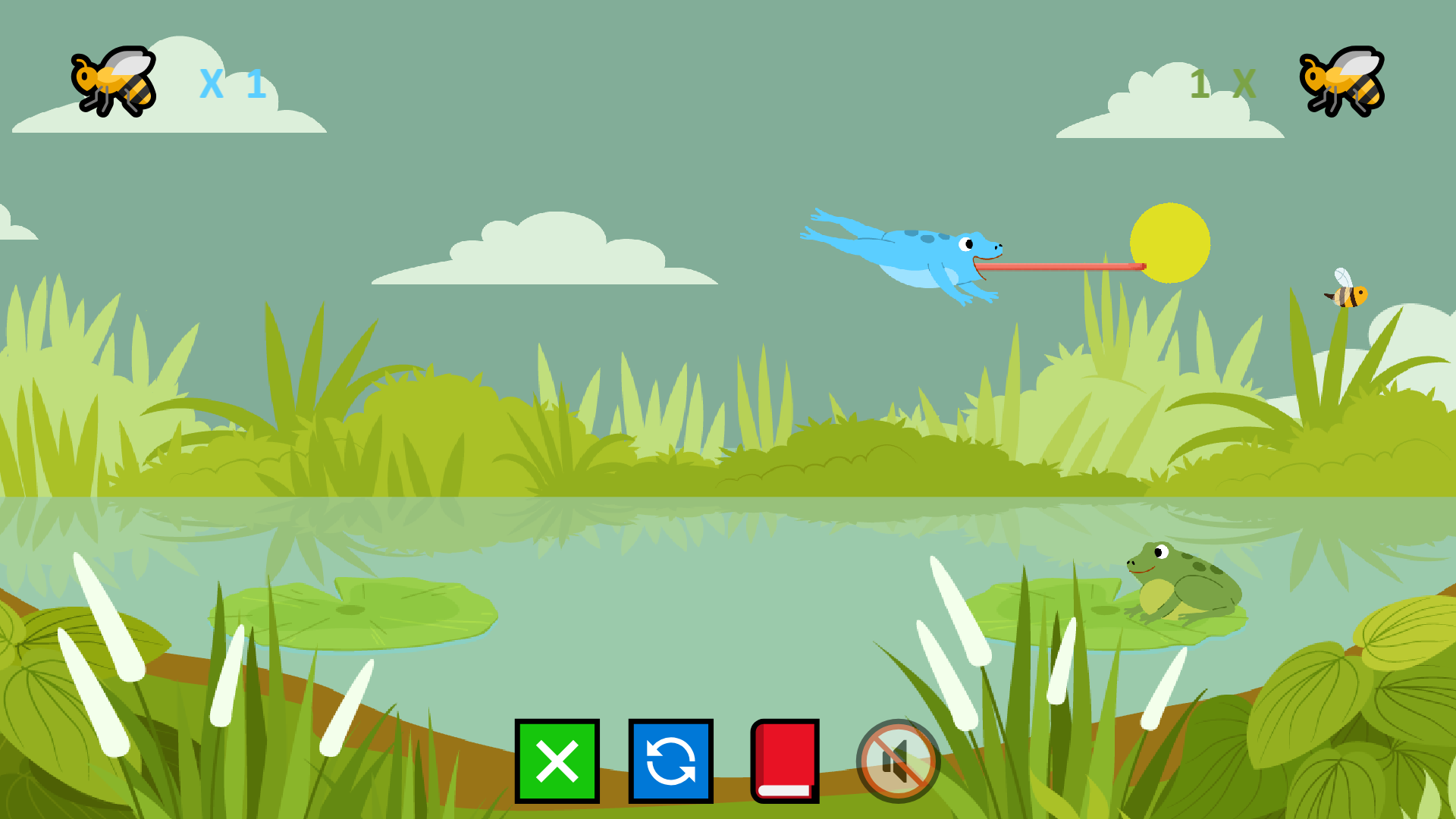Click the green 1 X score text
Image resolution: width=1456 pixels, height=819 pixels.
coord(1223,82)
